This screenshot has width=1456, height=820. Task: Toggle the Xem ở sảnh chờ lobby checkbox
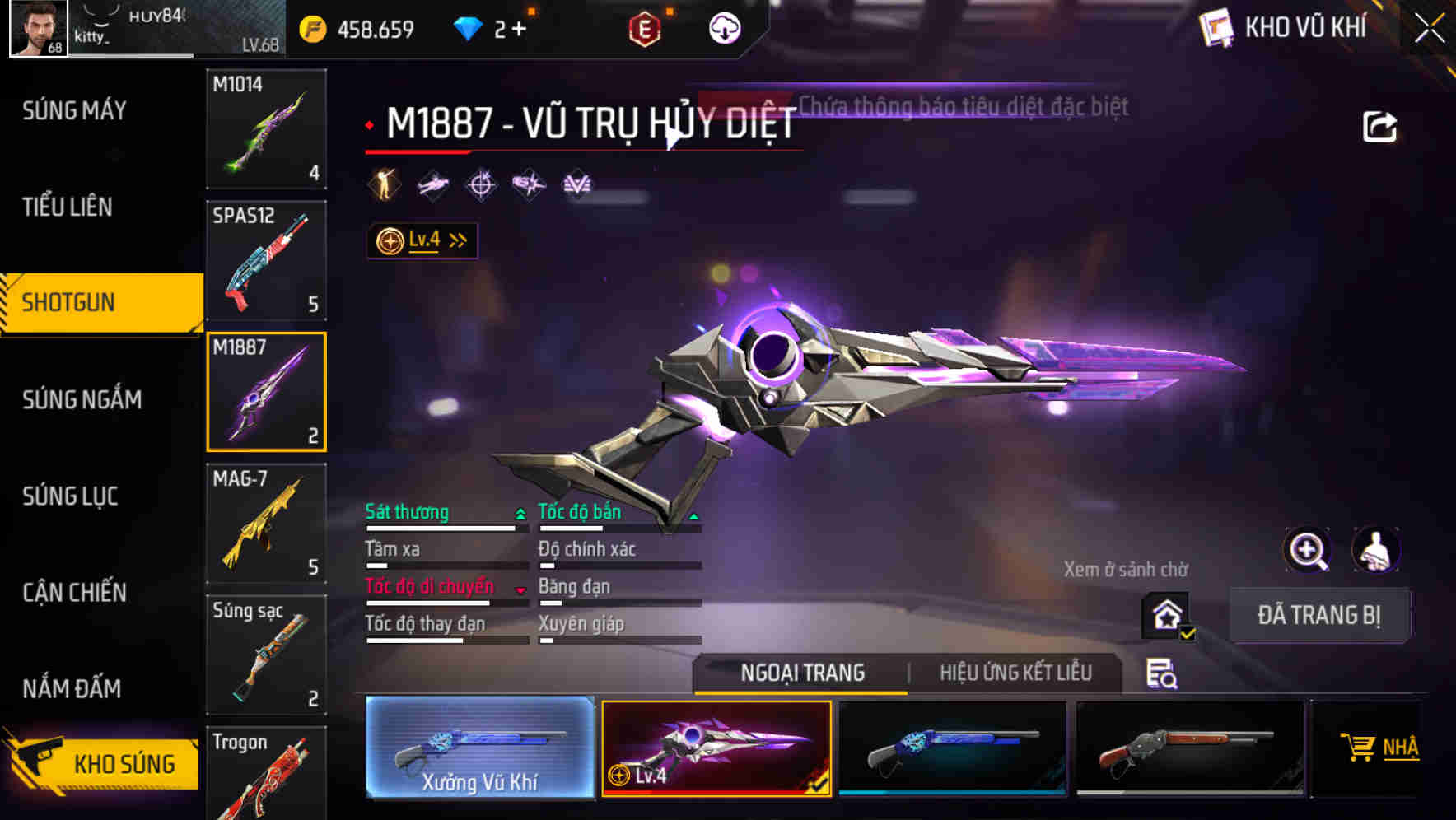tap(1164, 614)
